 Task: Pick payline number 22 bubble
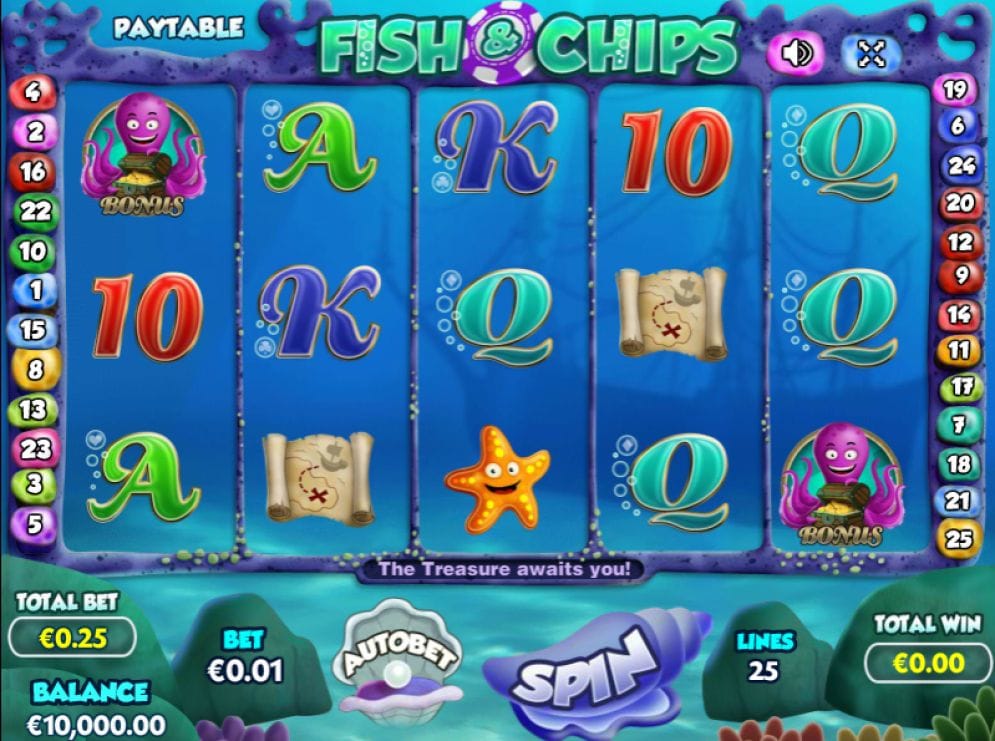point(35,211)
